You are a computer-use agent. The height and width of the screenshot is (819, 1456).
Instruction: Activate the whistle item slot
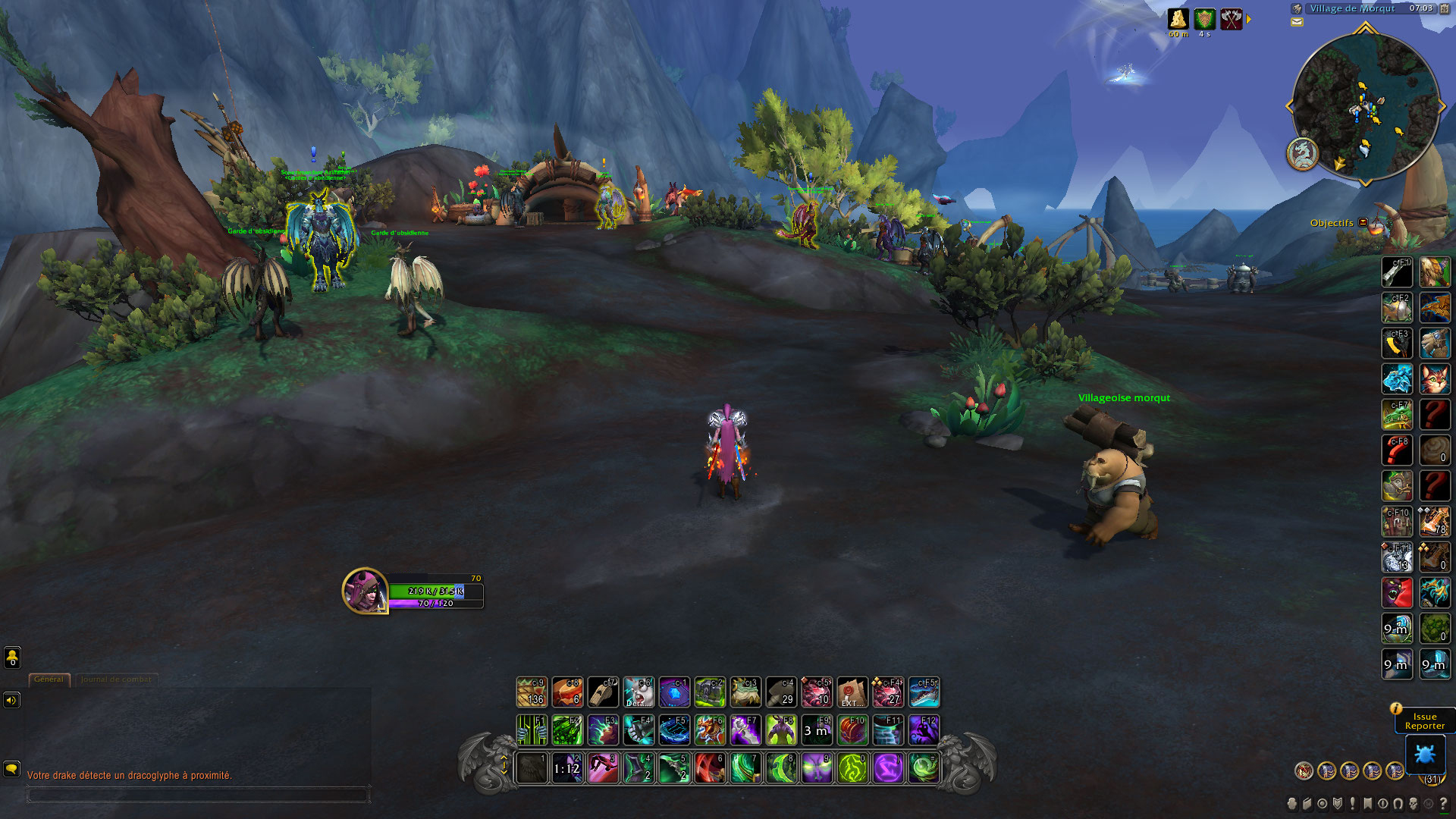[x=603, y=692]
